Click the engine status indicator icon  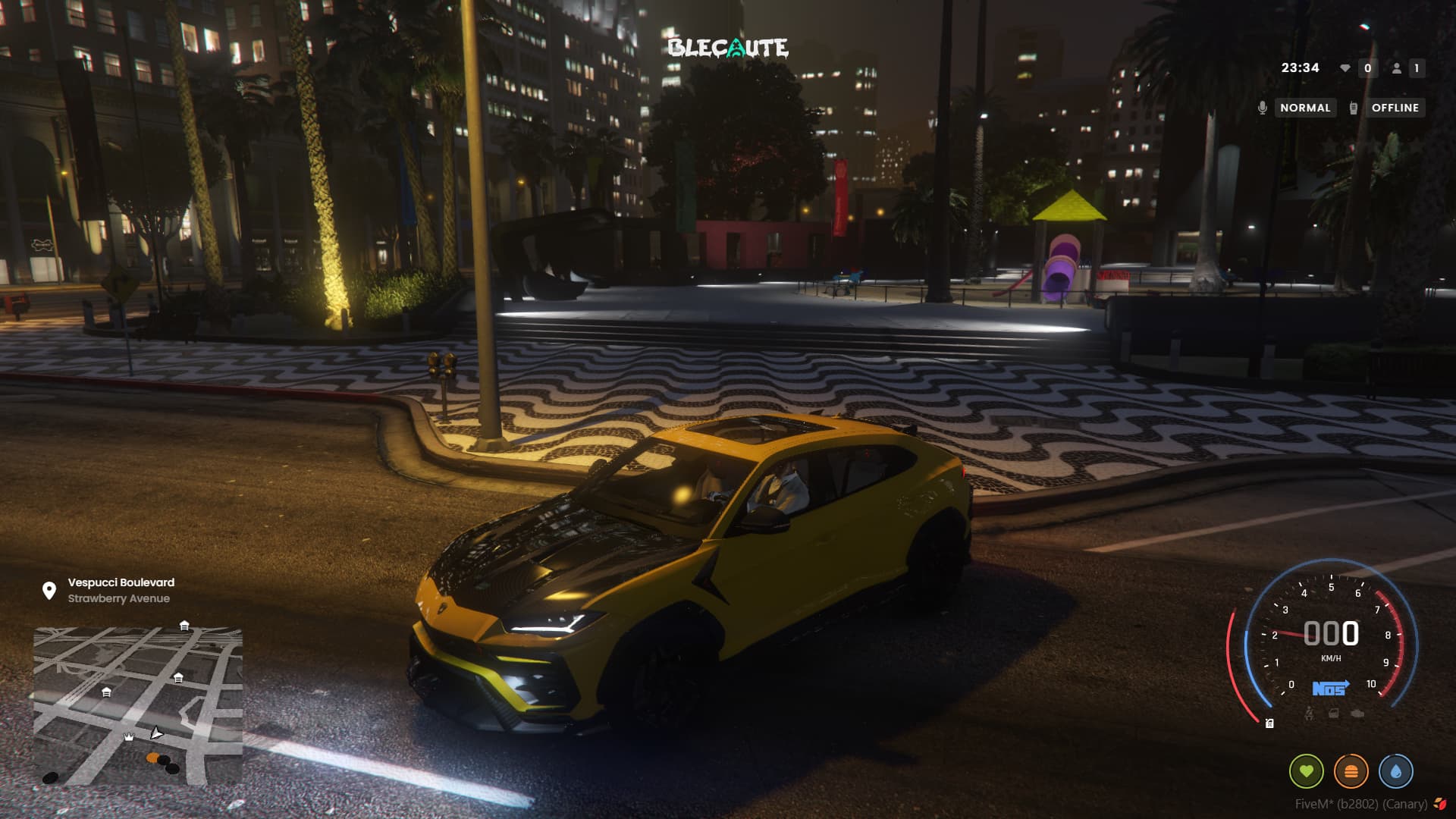click(1357, 714)
